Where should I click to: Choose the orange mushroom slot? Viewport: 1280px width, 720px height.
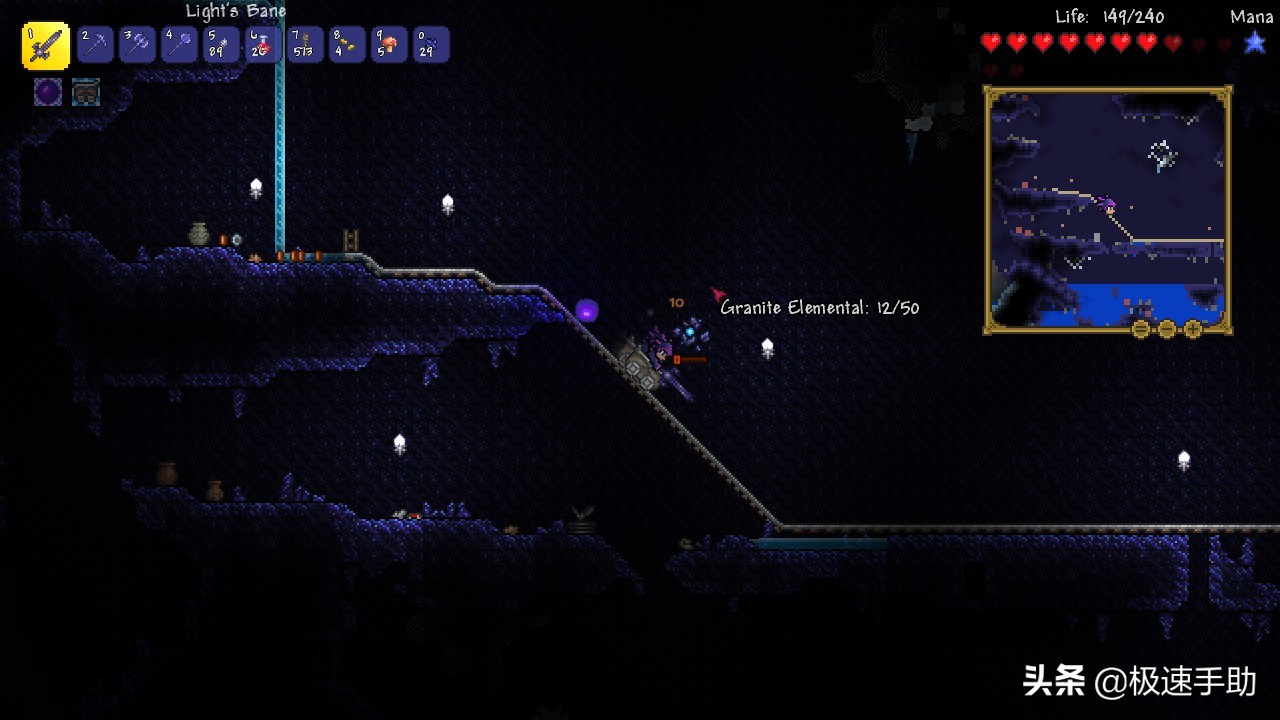click(x=389, y=44)
